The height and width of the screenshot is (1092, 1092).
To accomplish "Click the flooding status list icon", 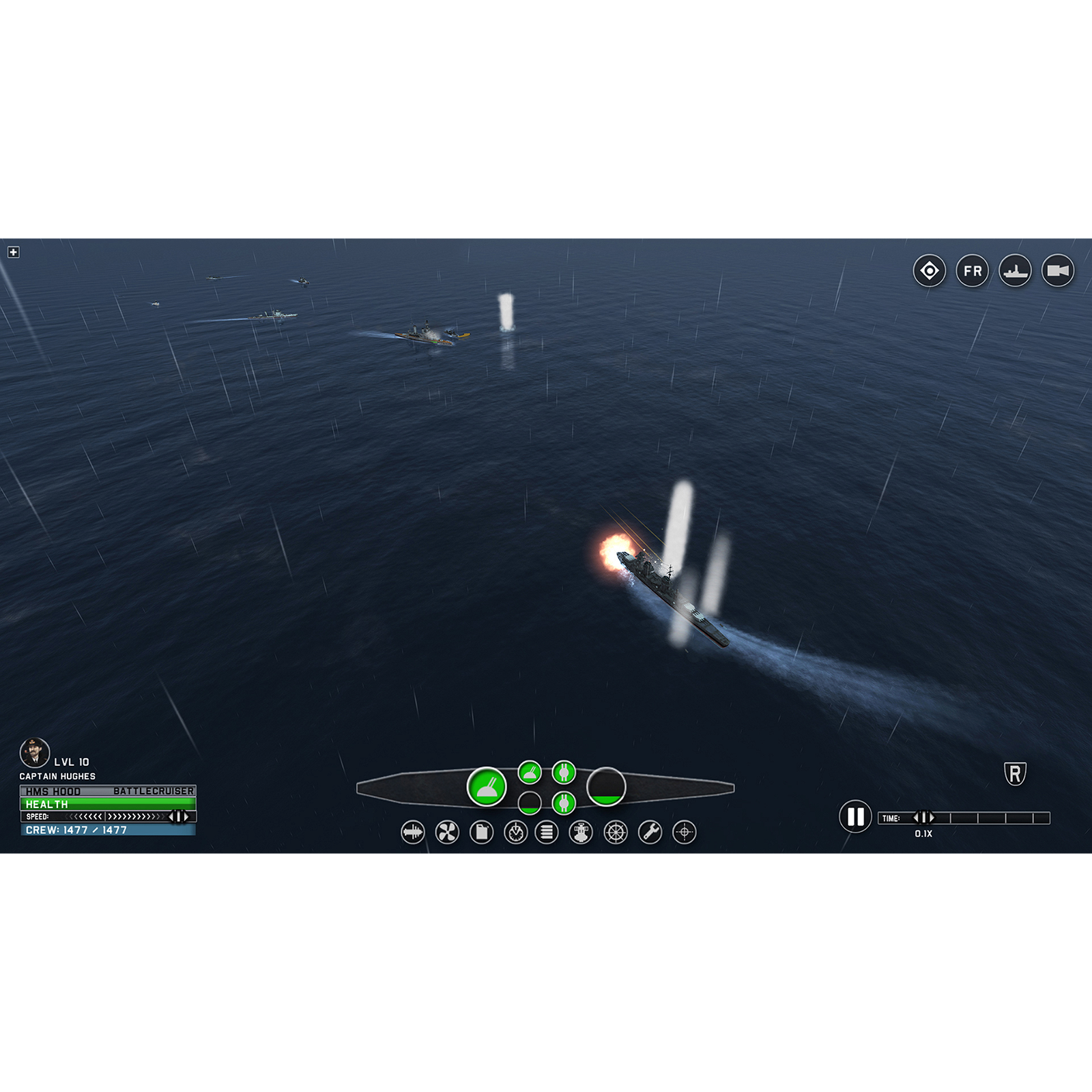I will pyautogui.click(x=547, y=833).
